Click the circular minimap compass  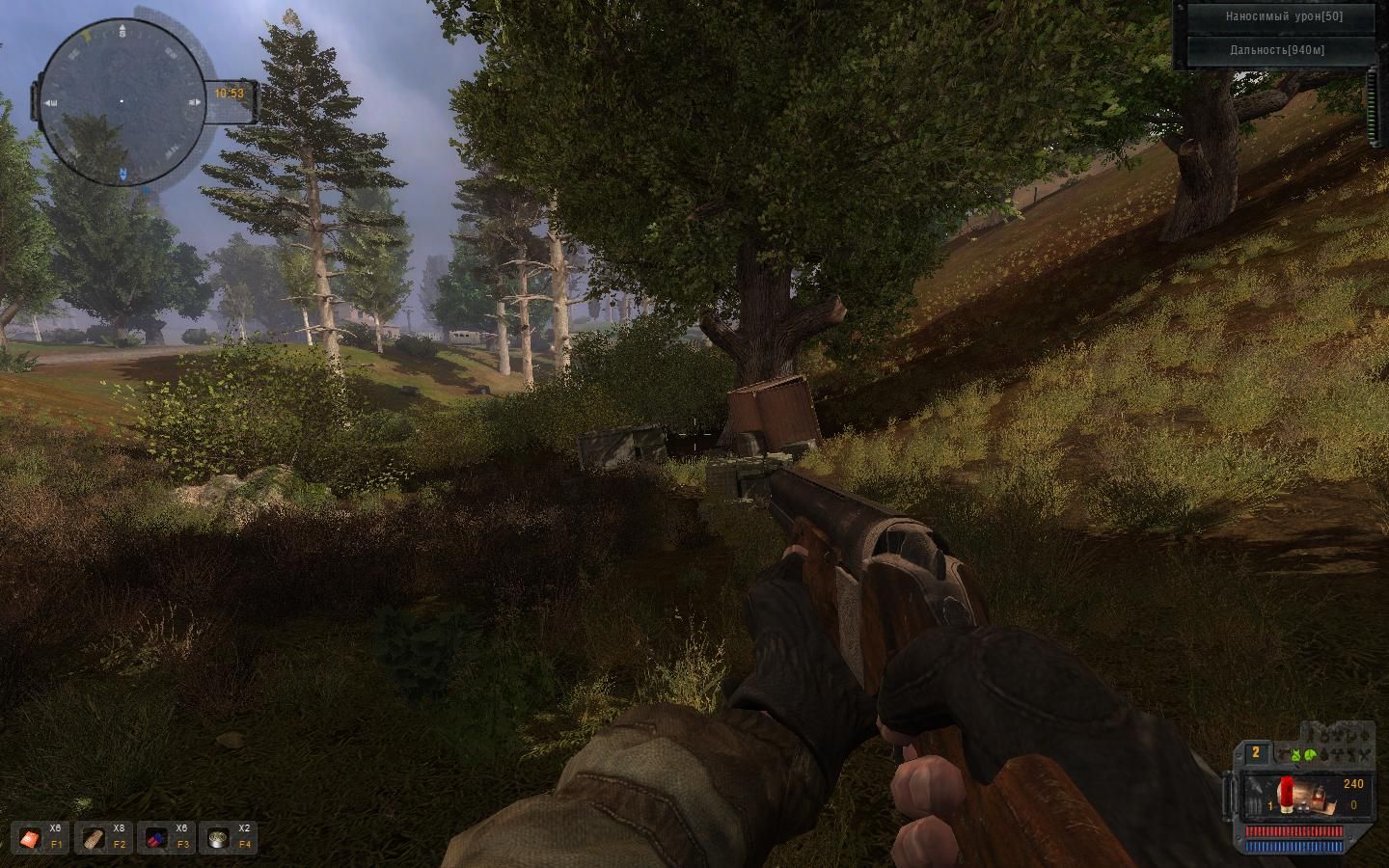(122, 101)
